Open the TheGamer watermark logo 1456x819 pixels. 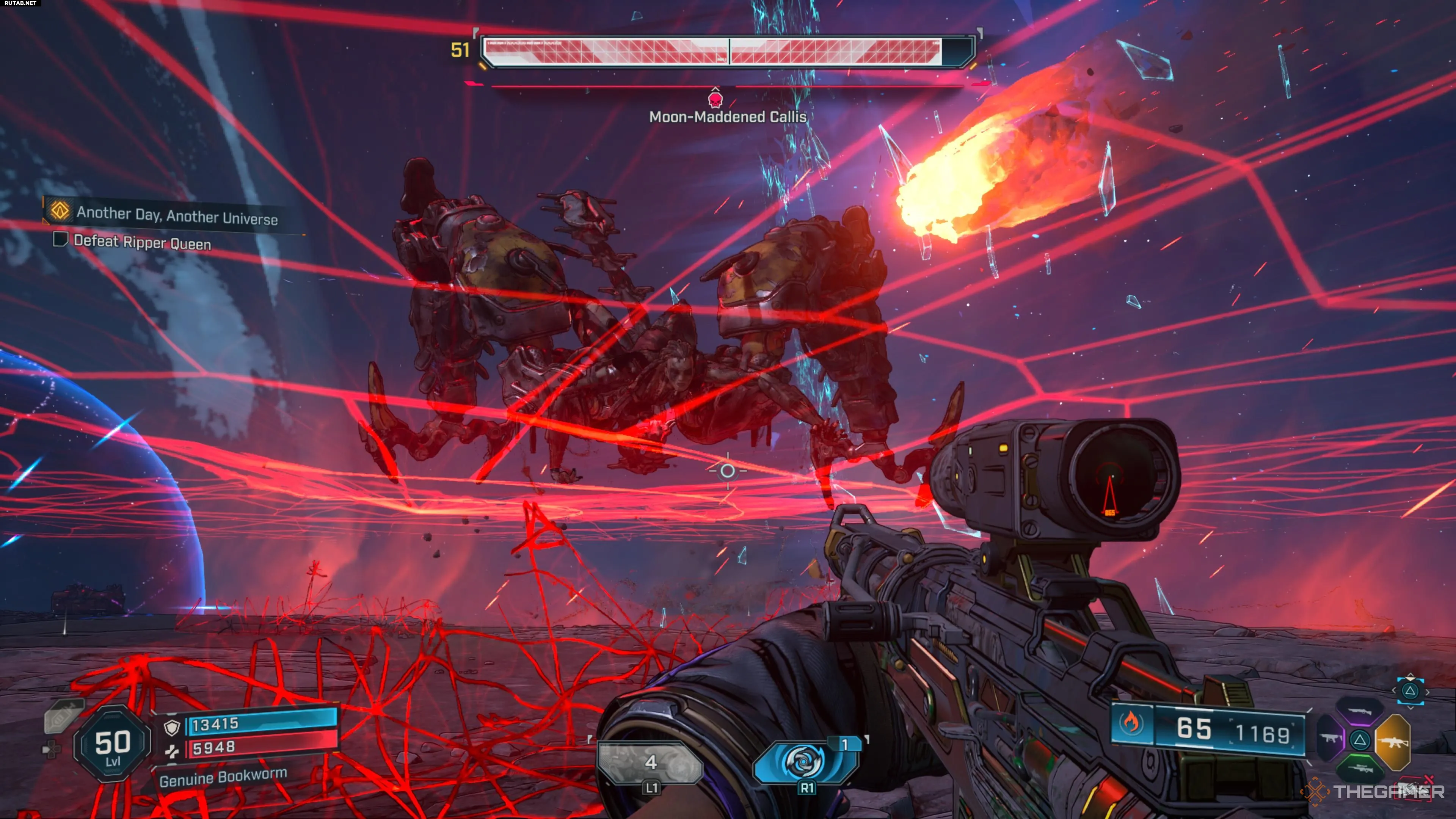coord(1373,791)
